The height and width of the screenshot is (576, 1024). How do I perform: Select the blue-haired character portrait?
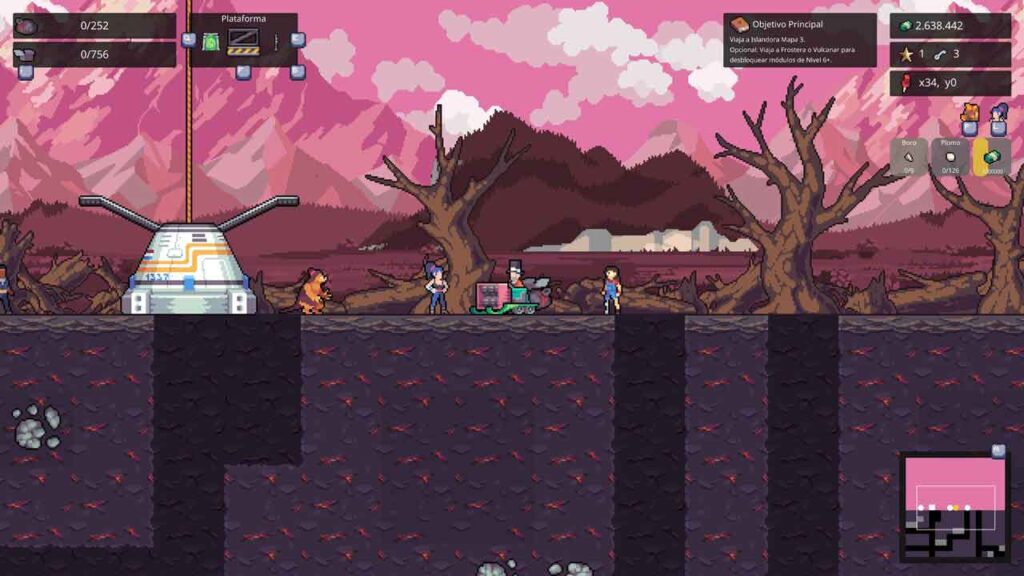click(x=998, y=113)
